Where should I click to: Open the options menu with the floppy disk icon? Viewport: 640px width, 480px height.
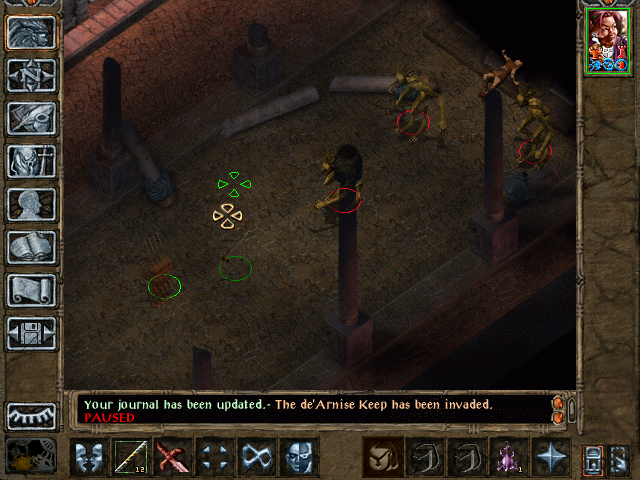click(31, 333)
